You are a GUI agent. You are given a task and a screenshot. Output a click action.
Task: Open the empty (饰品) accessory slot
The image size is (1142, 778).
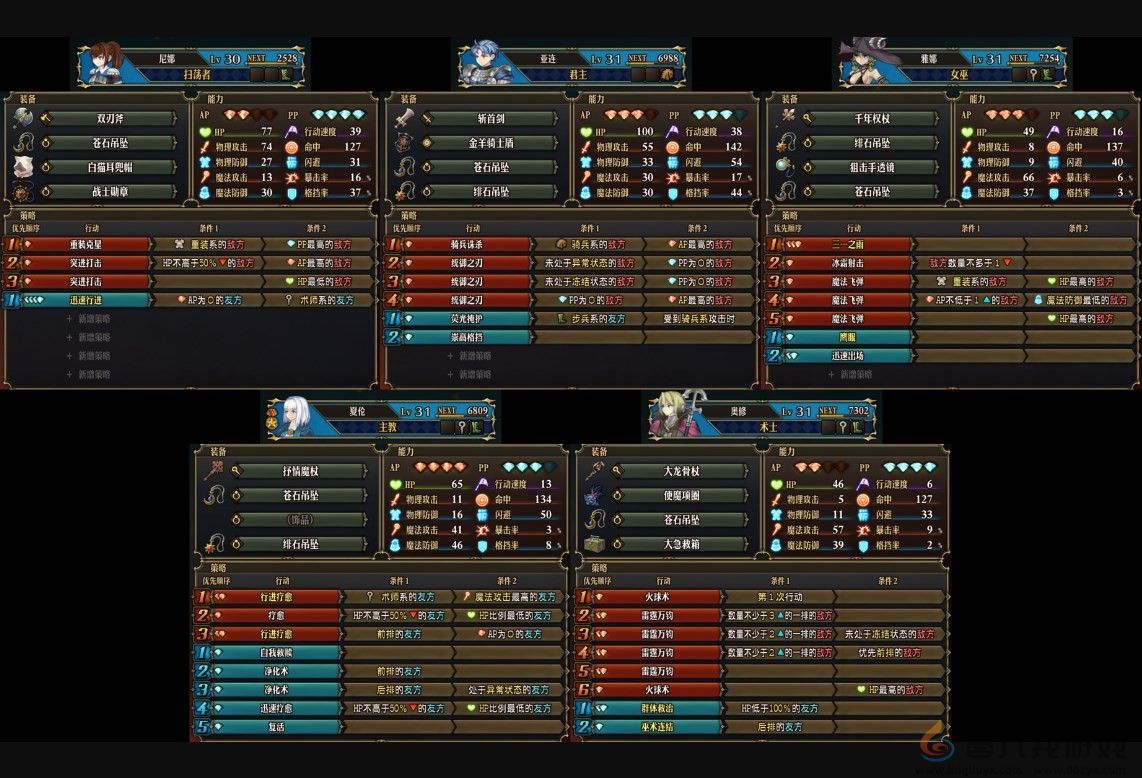coord(300,520)
